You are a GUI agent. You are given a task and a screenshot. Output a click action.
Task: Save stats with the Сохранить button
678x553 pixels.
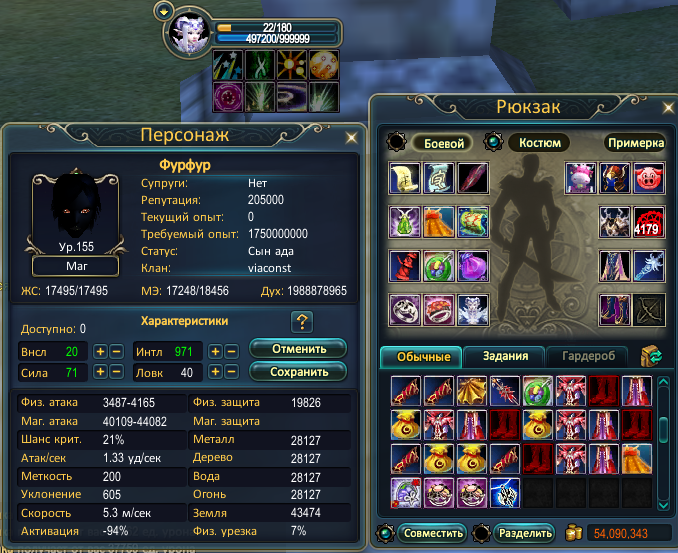coord(297,371)
